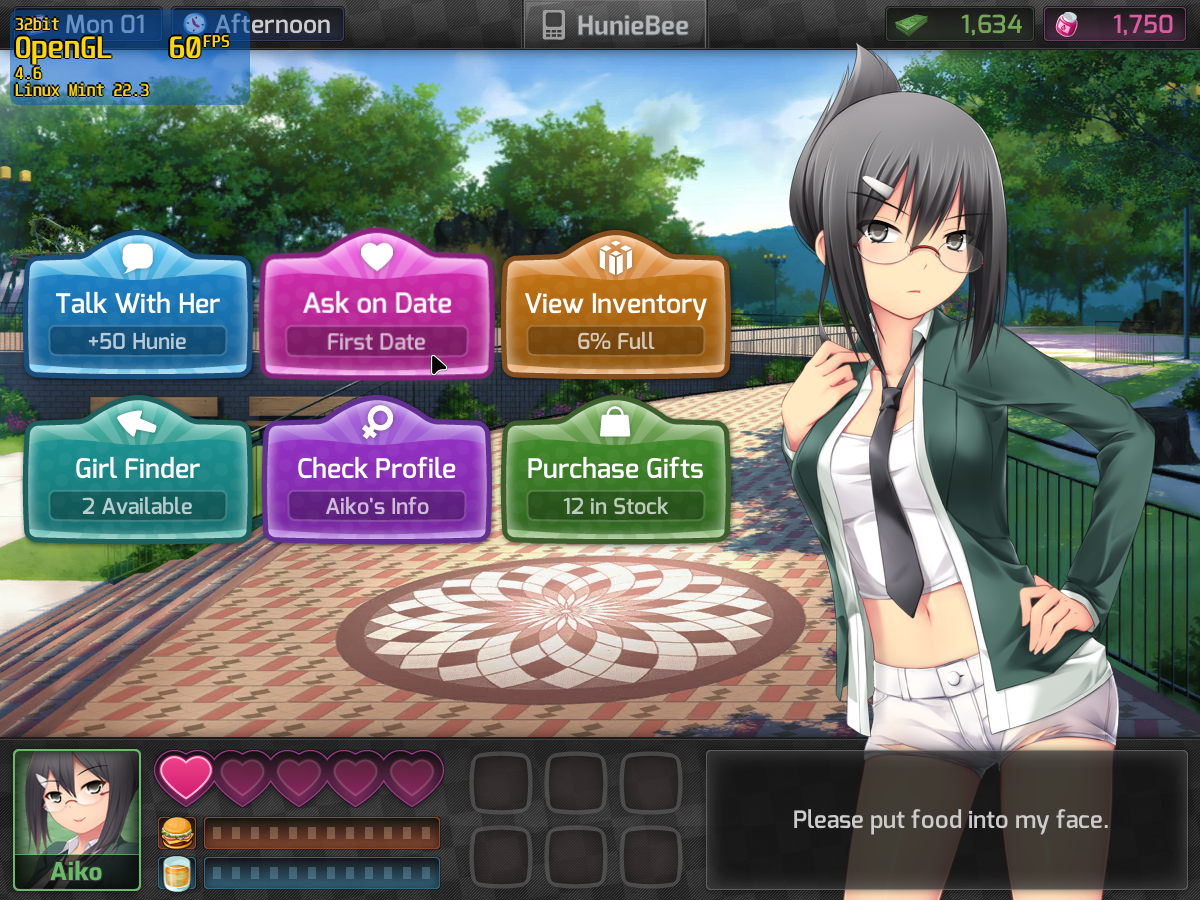The image size is (1200, 900).
Task: Click the hamburger food icon
Action: (x=176, y=832)
